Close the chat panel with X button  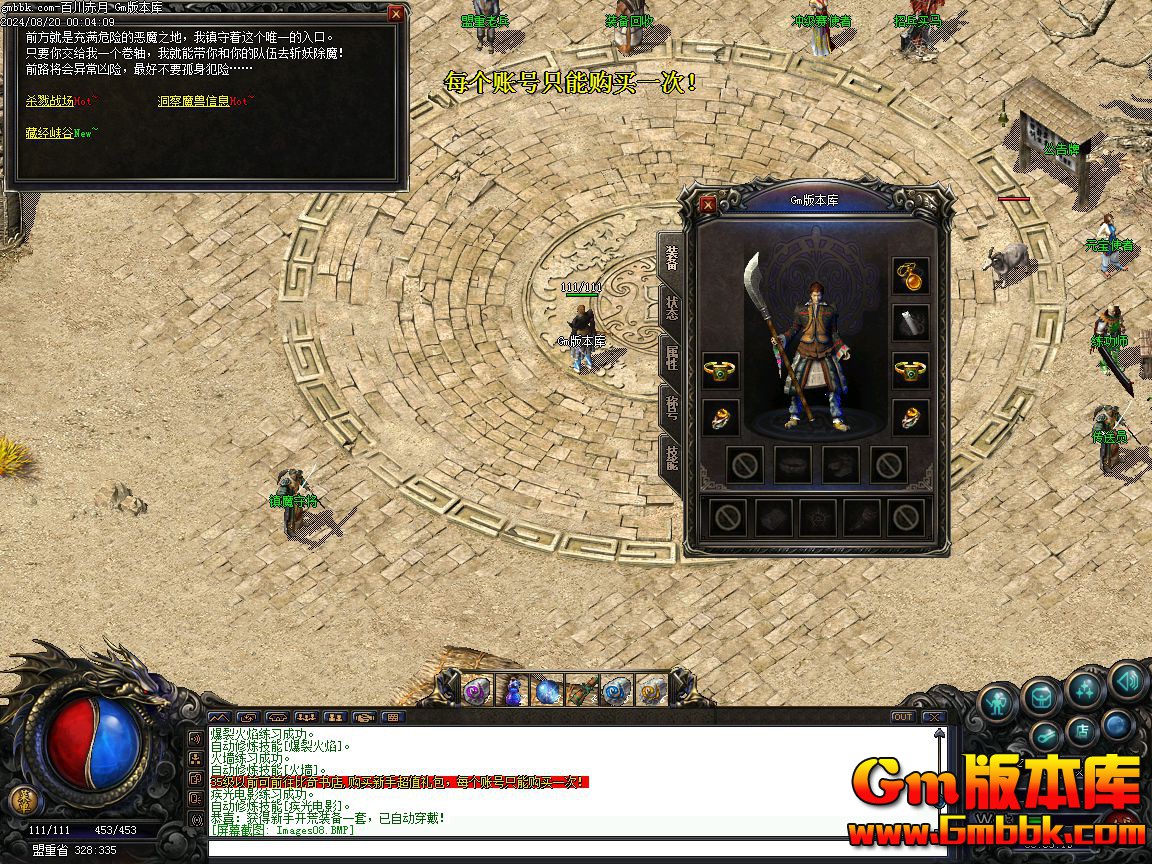[x=932, y=717]
